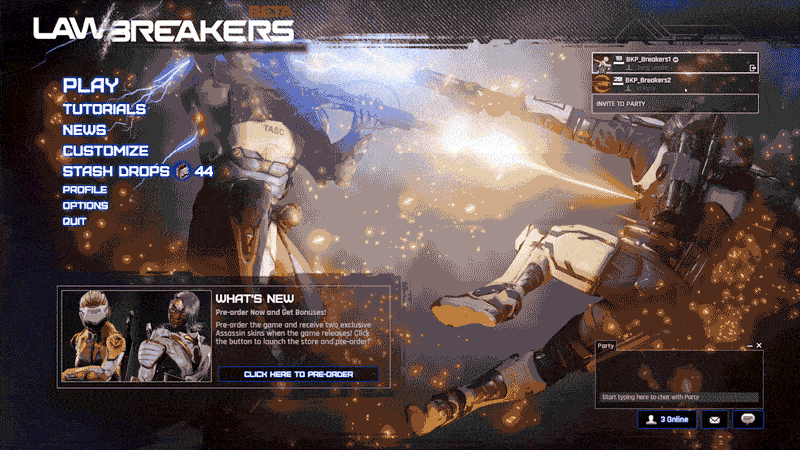Go to the Customize screen
The image size is (800, 450).
point(105,151)
